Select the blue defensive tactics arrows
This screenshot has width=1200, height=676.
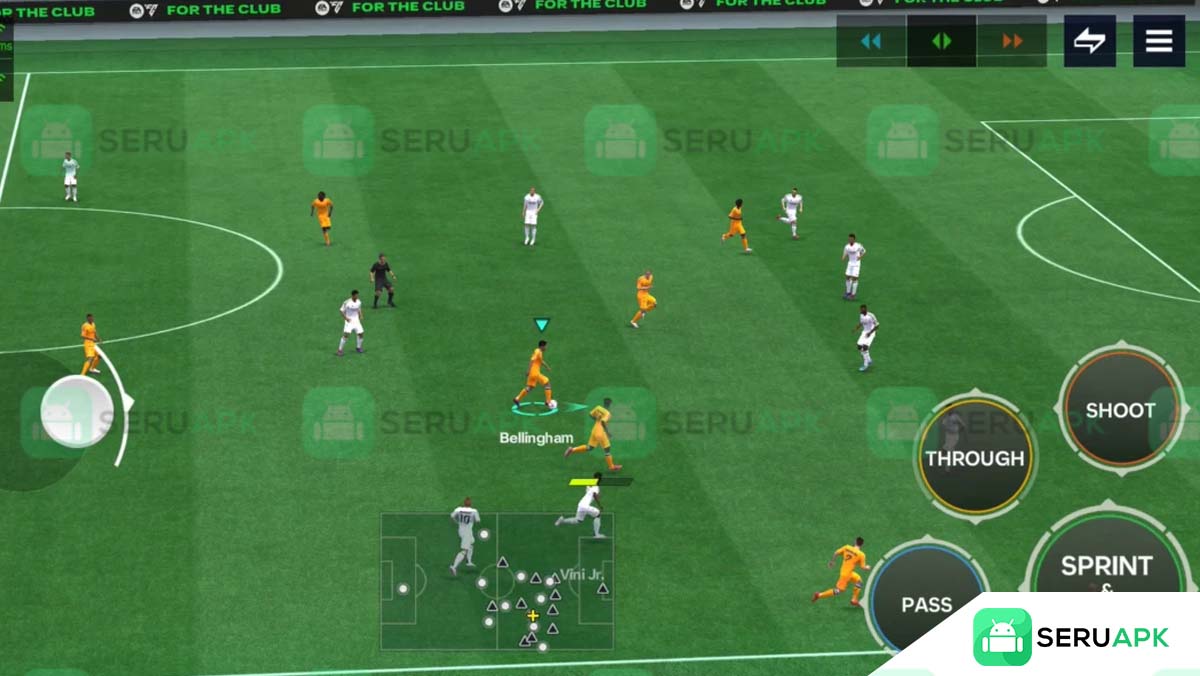pyautogui.click(x=871, y=41)
